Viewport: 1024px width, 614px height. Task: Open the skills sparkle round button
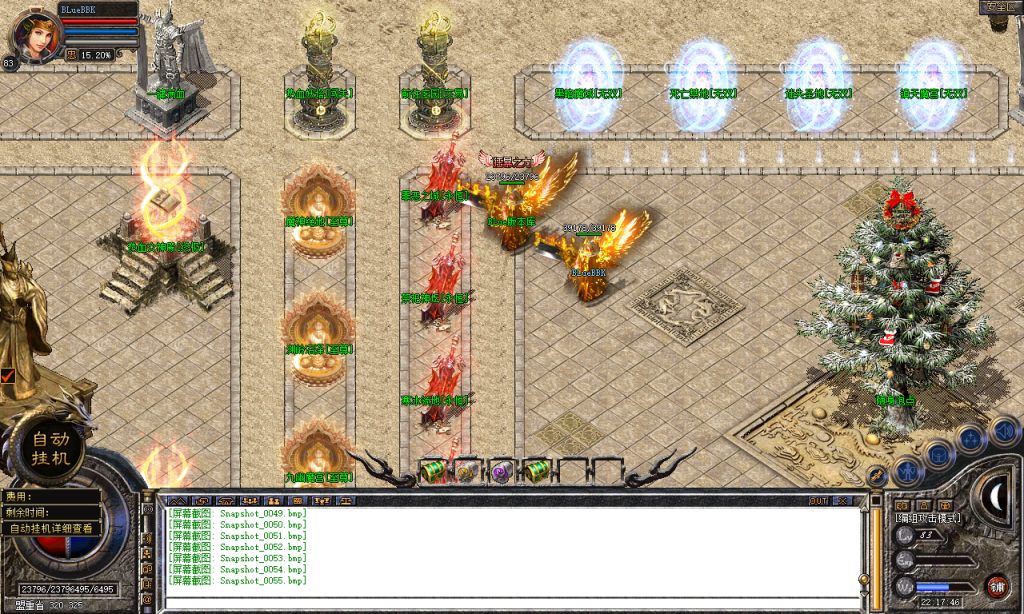pos(972,438)
